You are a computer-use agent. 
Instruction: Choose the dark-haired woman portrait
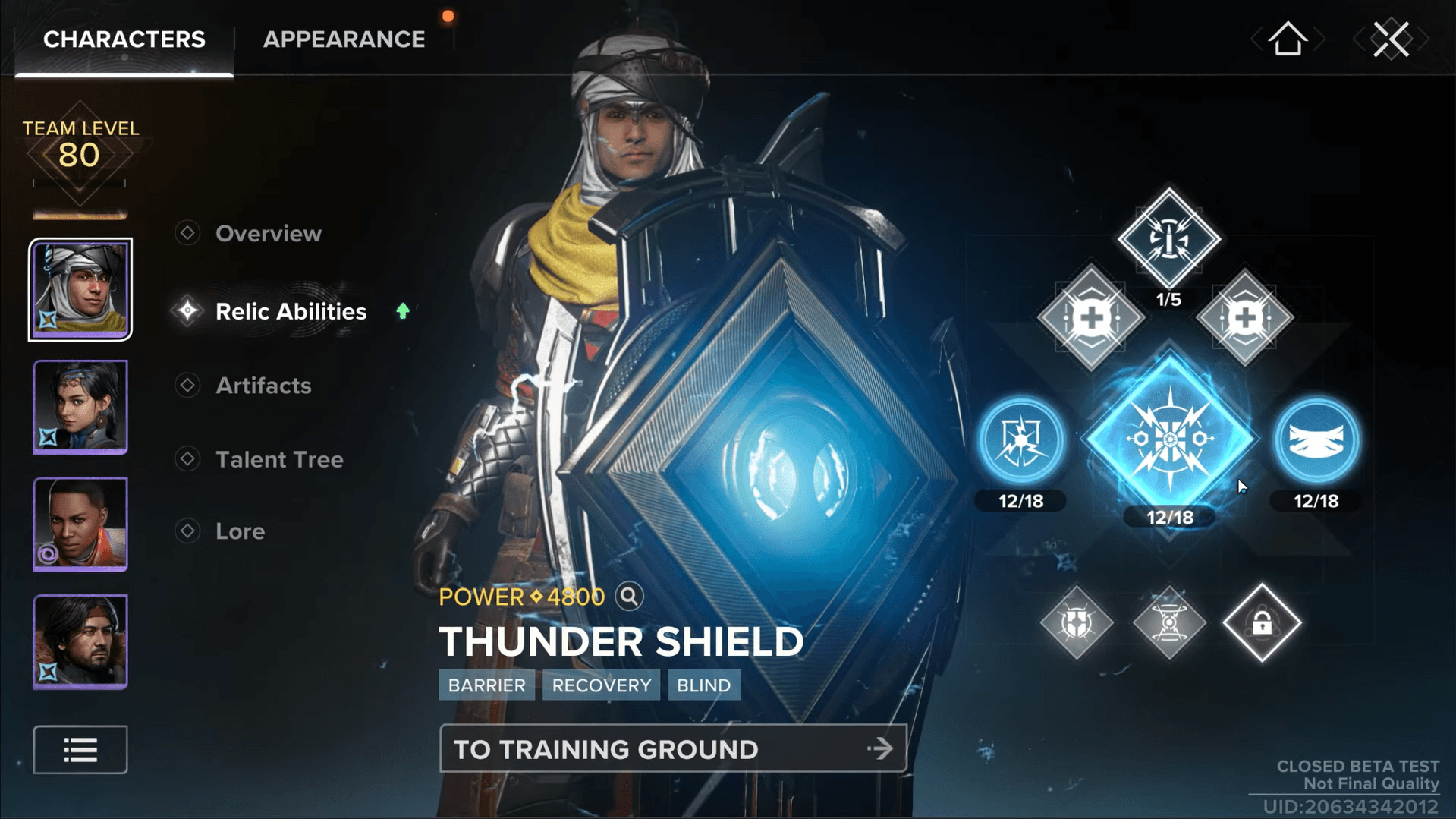click(80, 407)
